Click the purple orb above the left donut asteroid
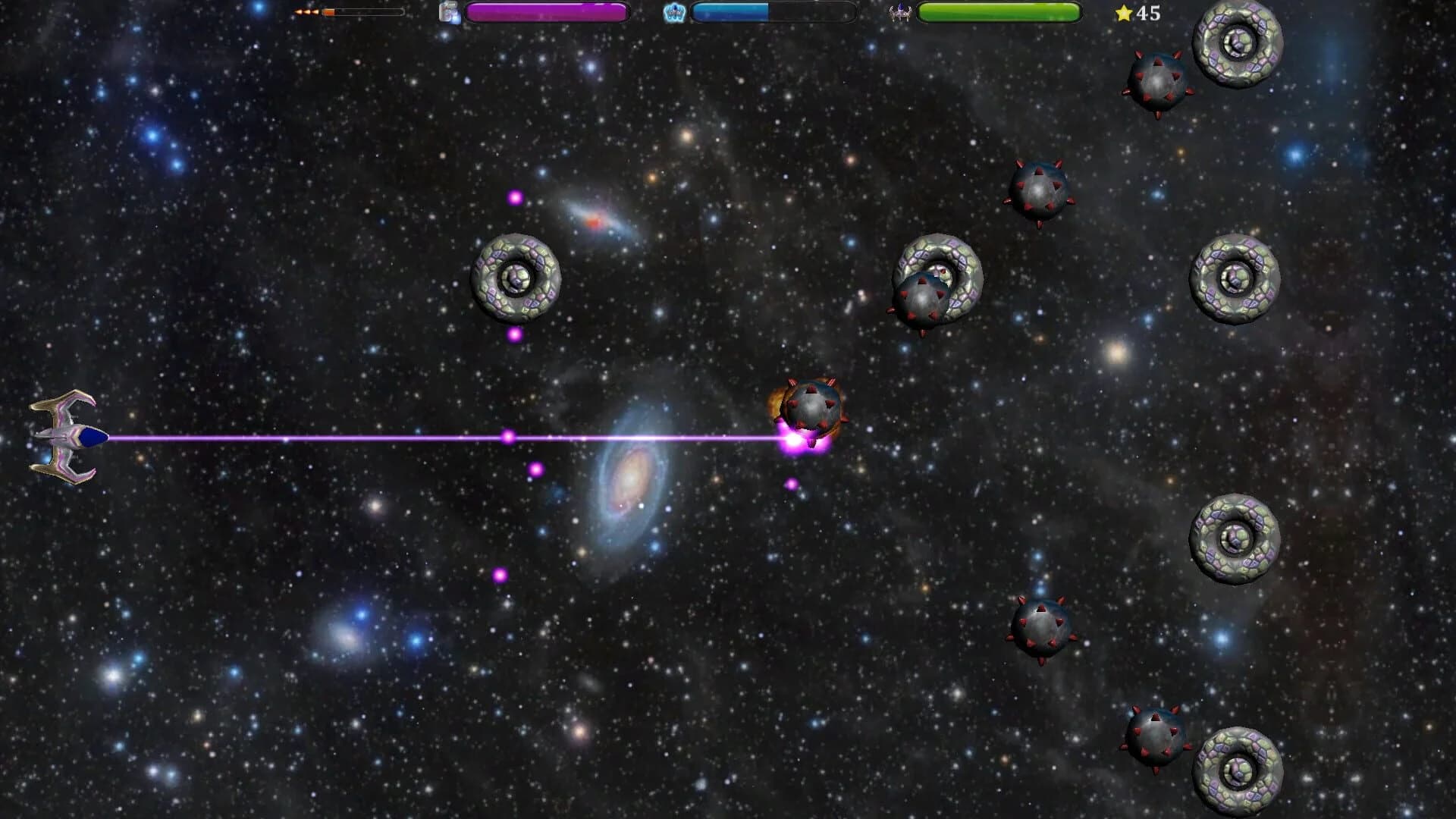This screenshot has height=819, width=1456. click(516, 199)
